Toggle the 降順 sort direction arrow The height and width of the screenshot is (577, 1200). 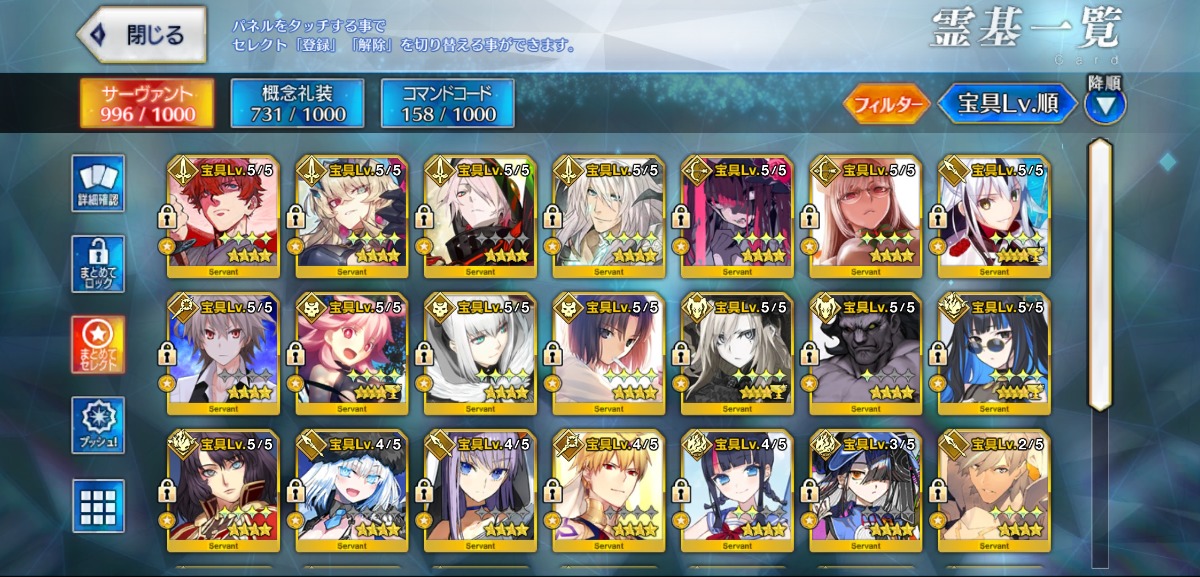tap(1104, 104)
